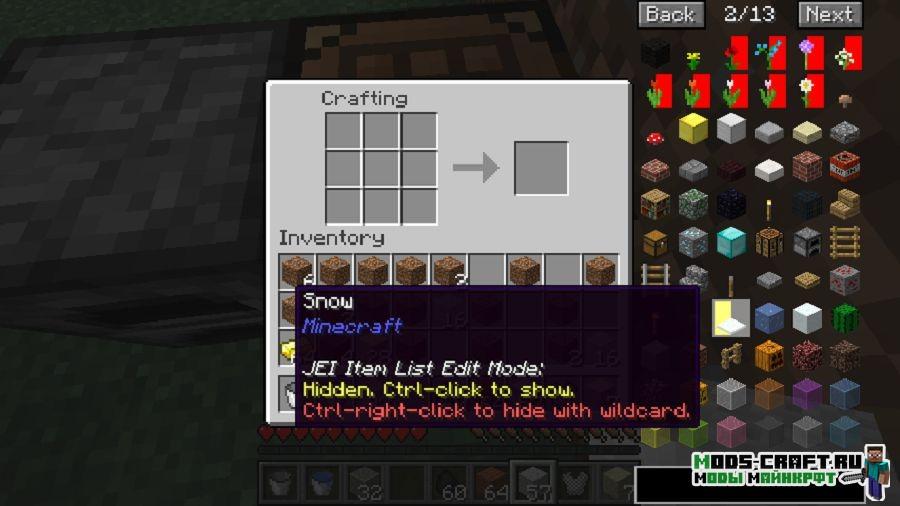Go to the next JEI item page
This screenshot has height=506, width=900.
point(829,14)
